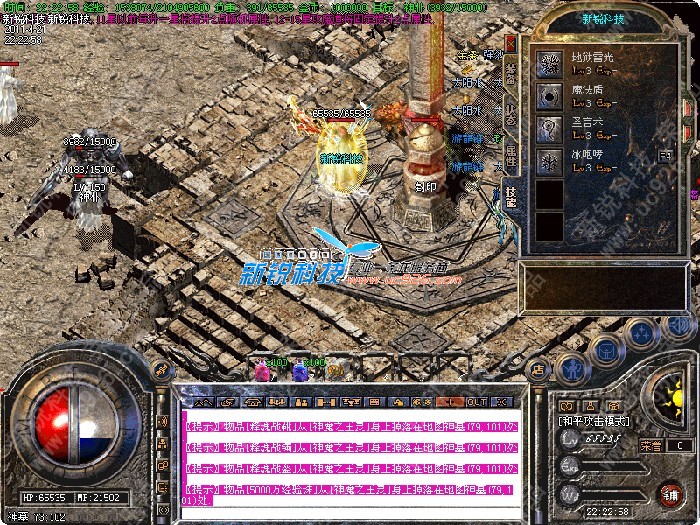Use the pink potion in the belt
This screenshot has height=525, width=700.
[x=263, y=372]
